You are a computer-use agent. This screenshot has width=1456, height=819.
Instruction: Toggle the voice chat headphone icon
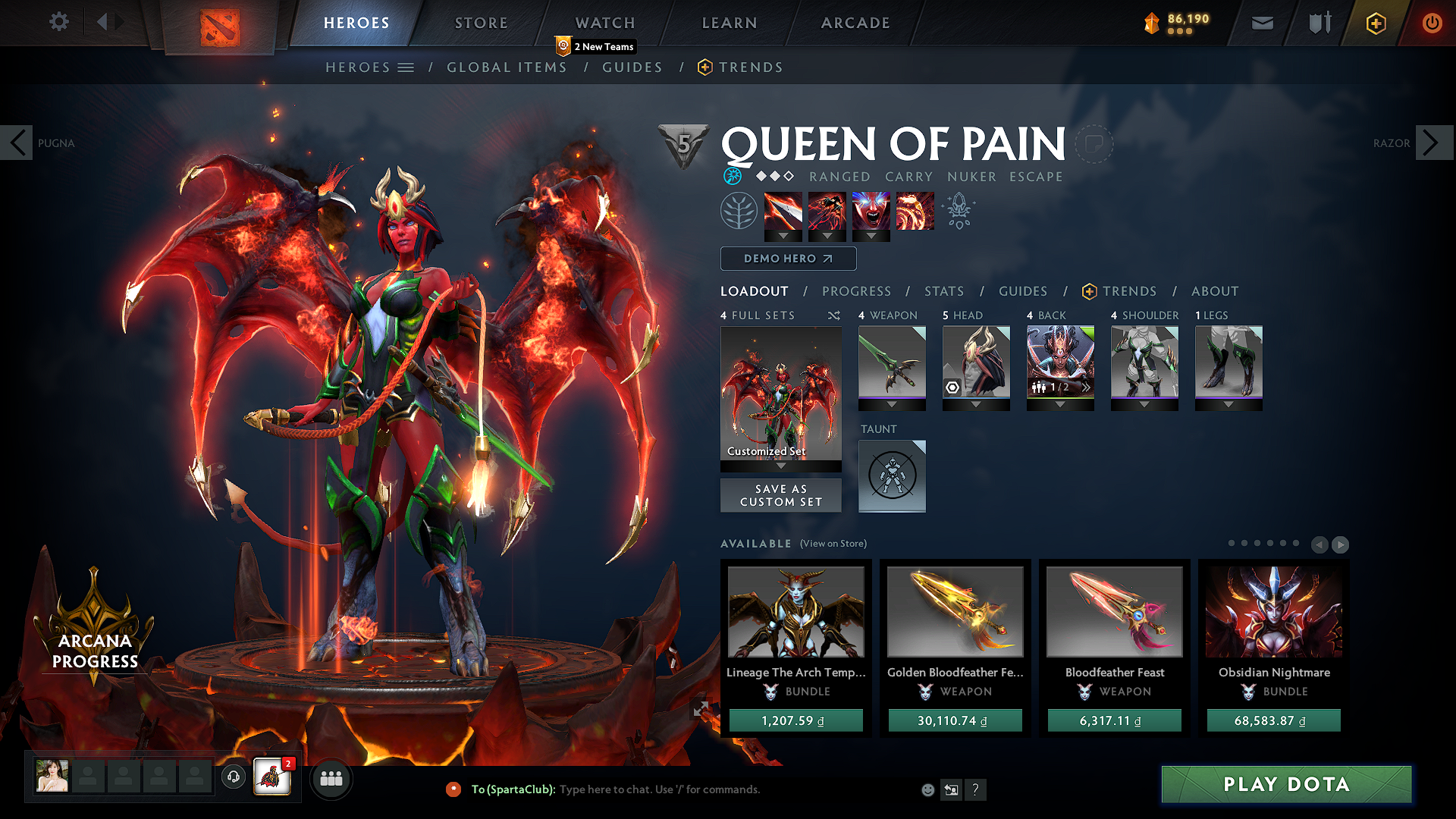pyautogui.click(x=233, y=777)
